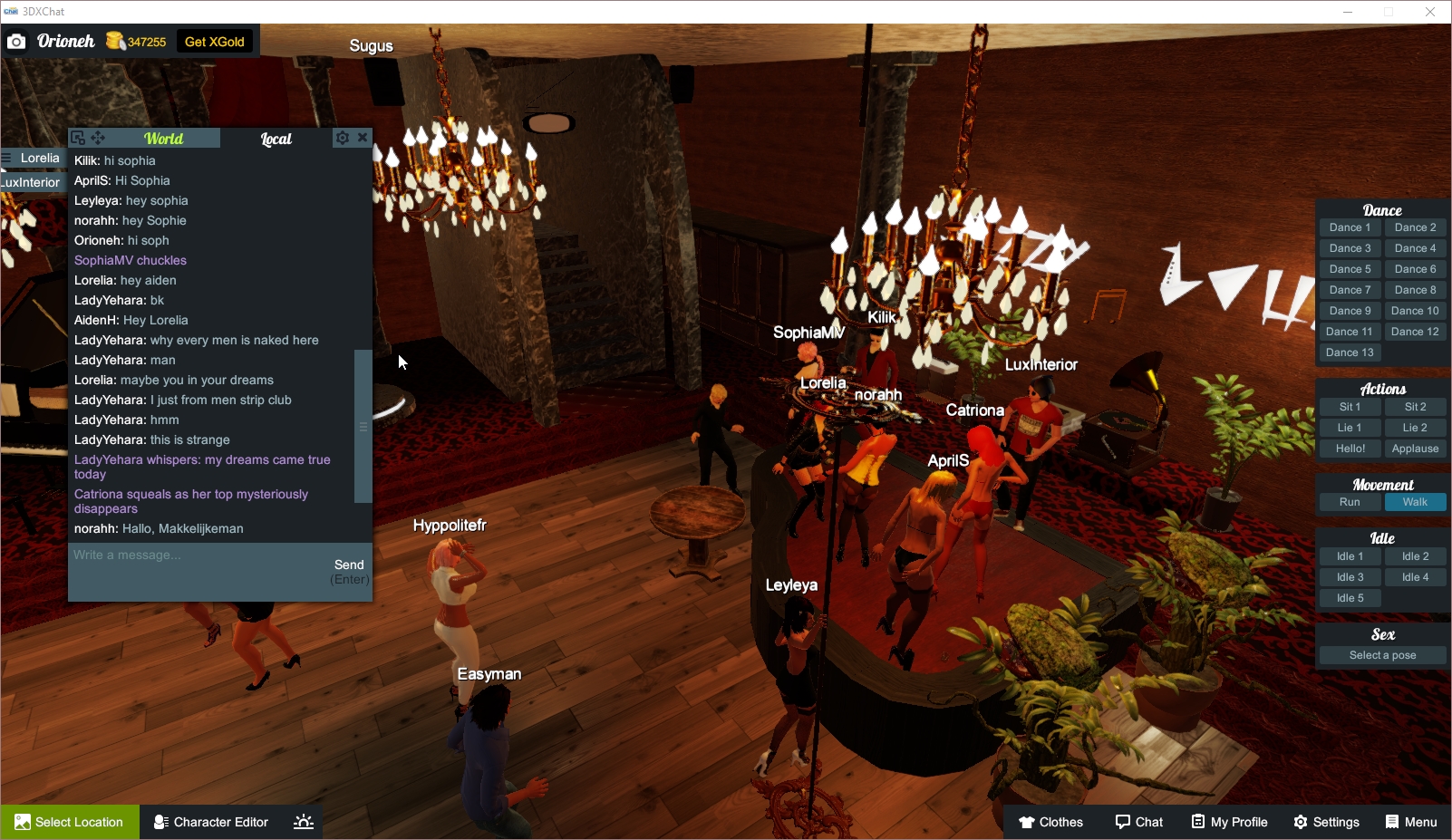This screenshot has height=840, width=1452.
Task: Enable Run movement mode
Action: (x=1350, y=502)
